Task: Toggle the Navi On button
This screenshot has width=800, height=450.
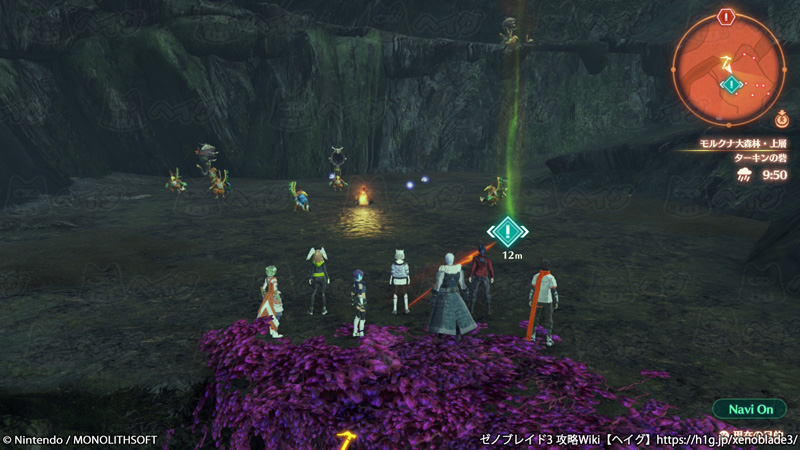Action: pyautogui.click(x=750, y=409)
